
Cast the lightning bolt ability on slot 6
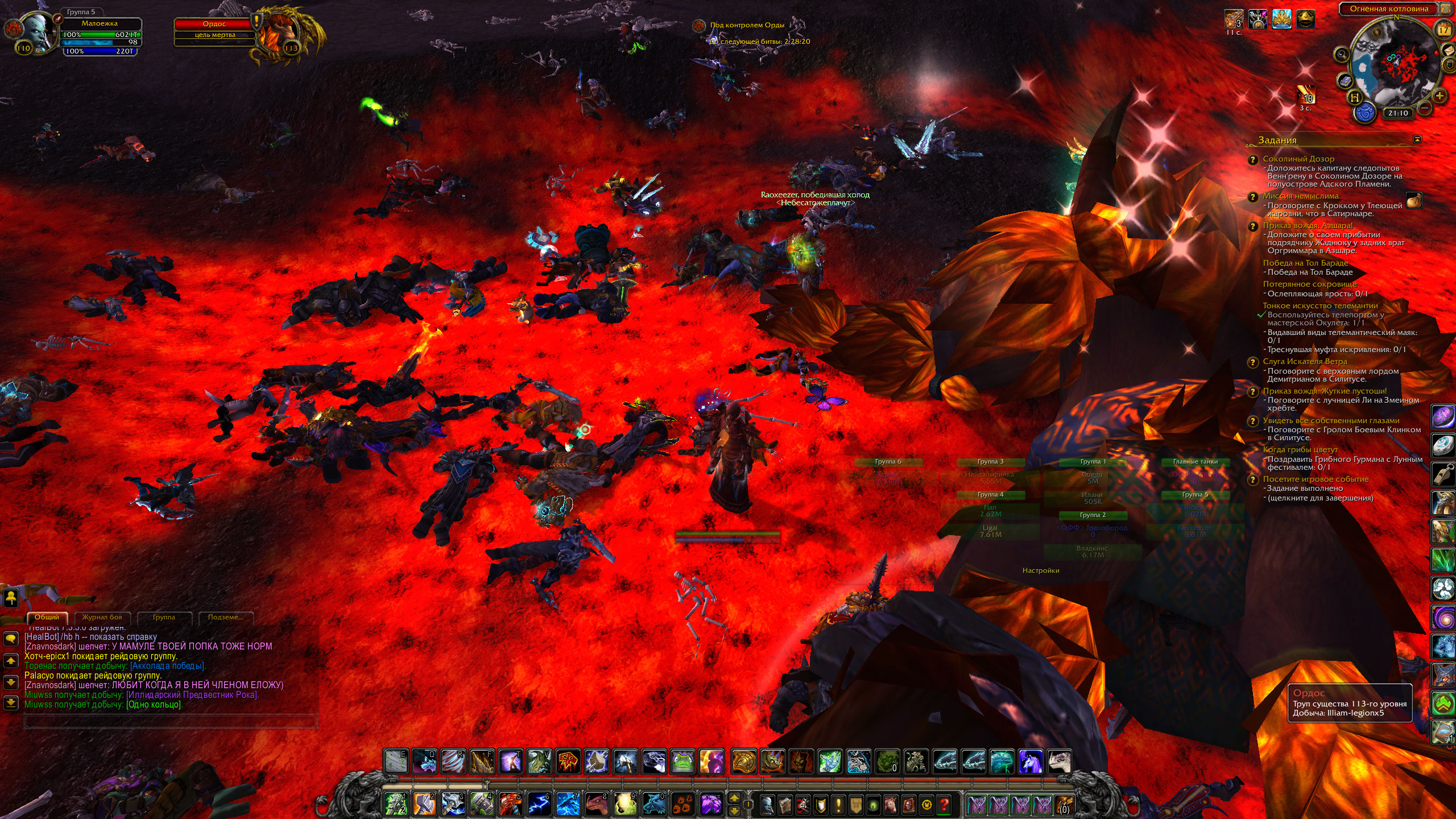(x=539, y=804)
